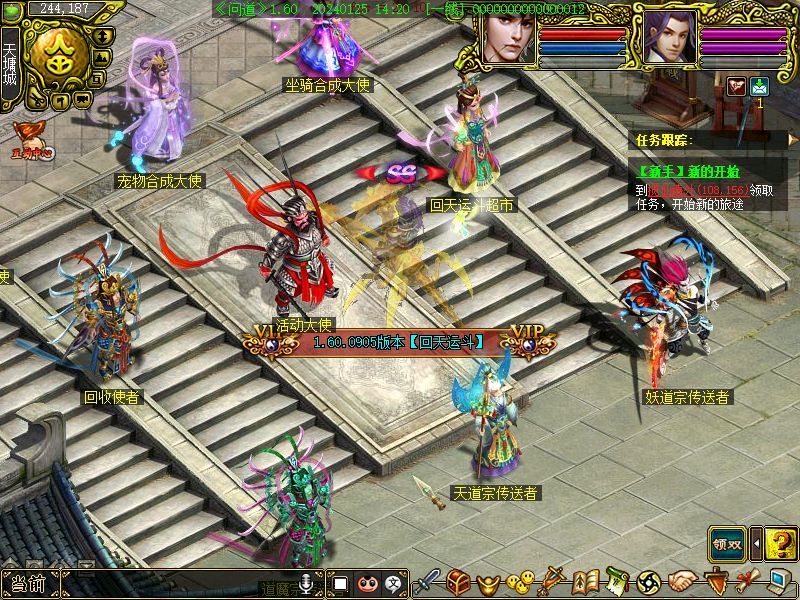The image size is (800, 600).
Task: Open the treasure chest inventory
Action: coord(459,581)
